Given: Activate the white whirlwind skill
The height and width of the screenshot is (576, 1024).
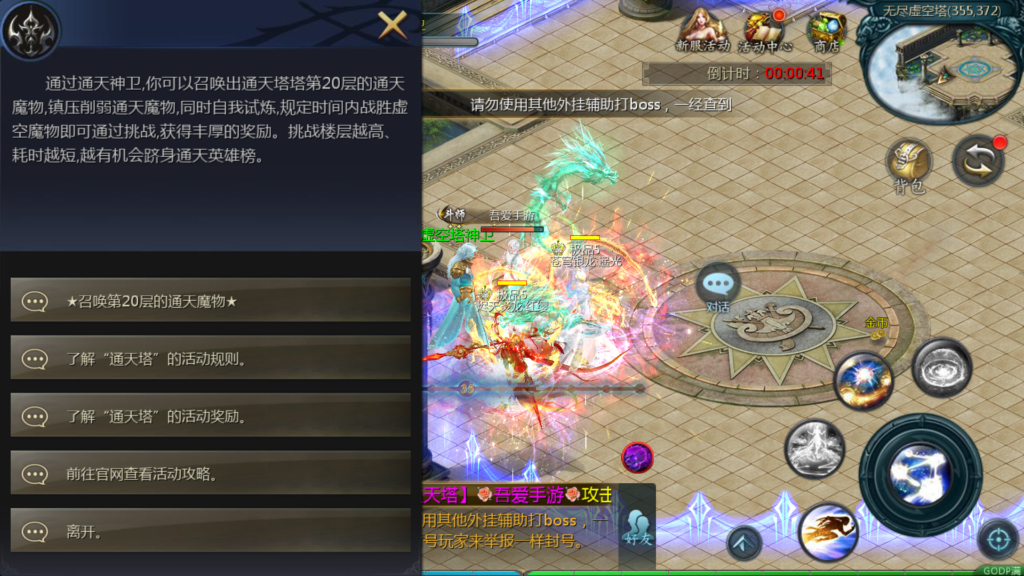Looking at the screenshot, I should (x=941, y=366).
